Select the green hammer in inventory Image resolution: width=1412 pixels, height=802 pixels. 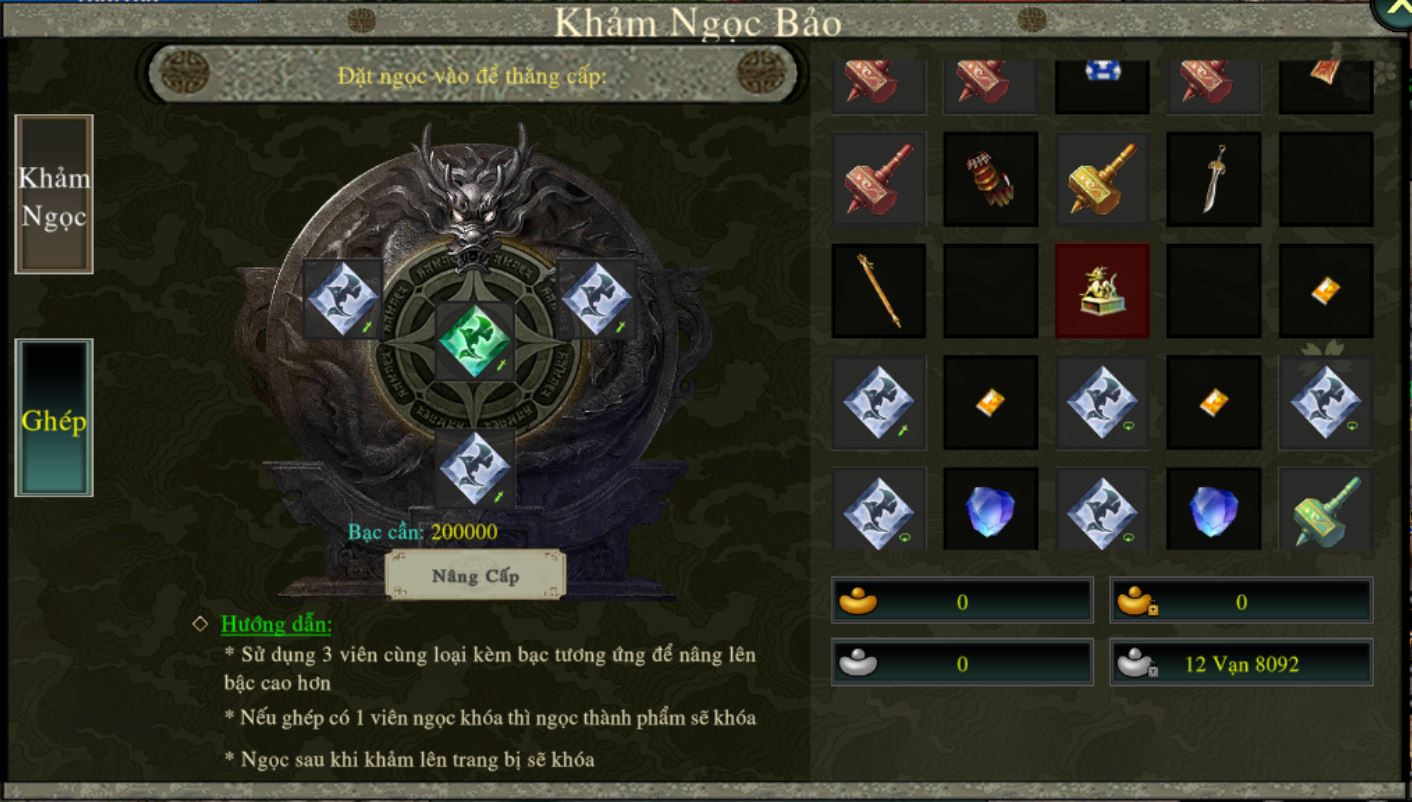(1325, 510)
